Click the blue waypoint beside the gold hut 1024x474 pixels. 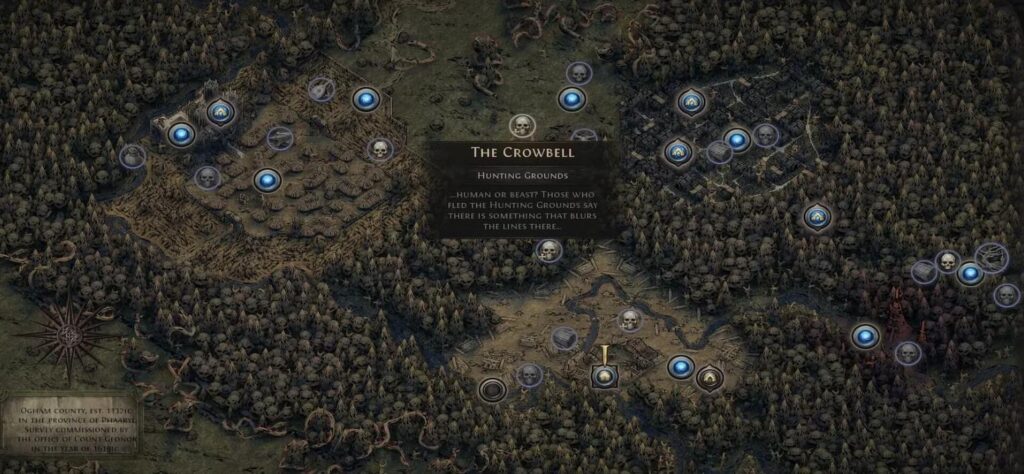pos(680,366)
